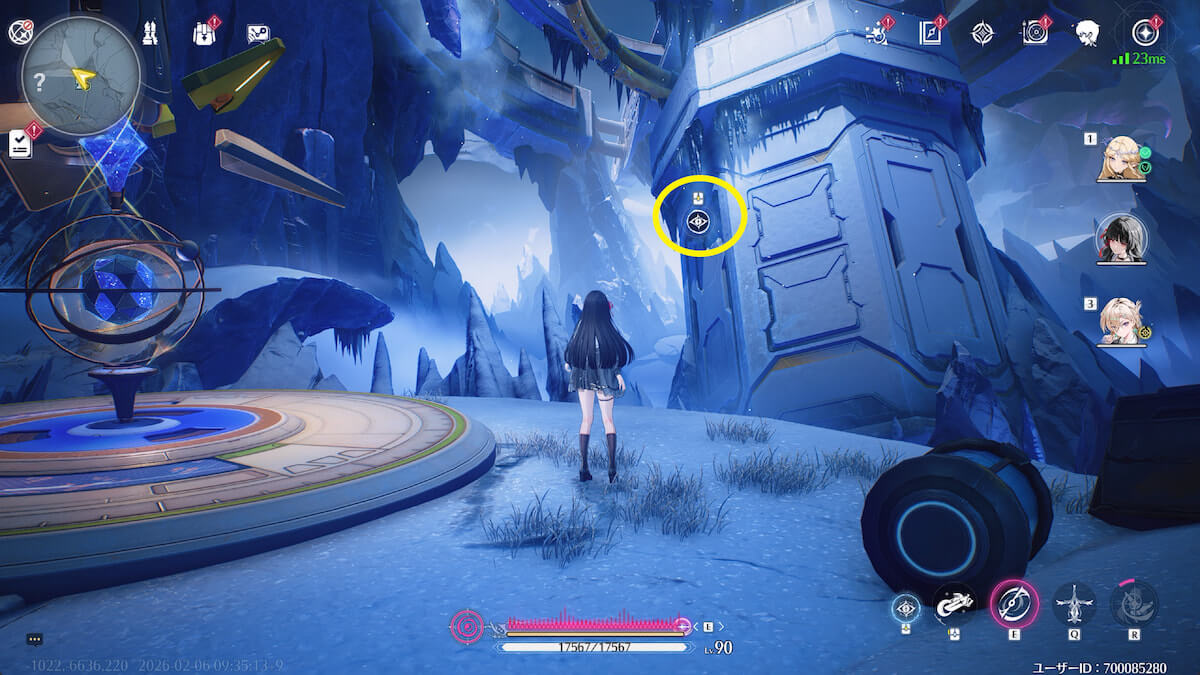The image size is (1200, 675).
Task: Switch to the third party member portrait
Action: [x=1121, y=321]
